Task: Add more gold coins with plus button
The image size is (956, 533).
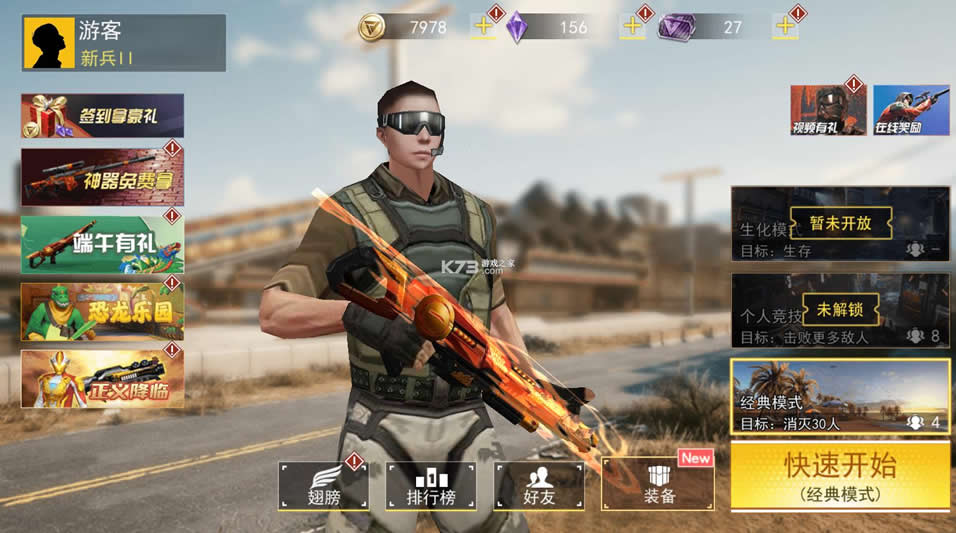Action: tap(483, 27)
